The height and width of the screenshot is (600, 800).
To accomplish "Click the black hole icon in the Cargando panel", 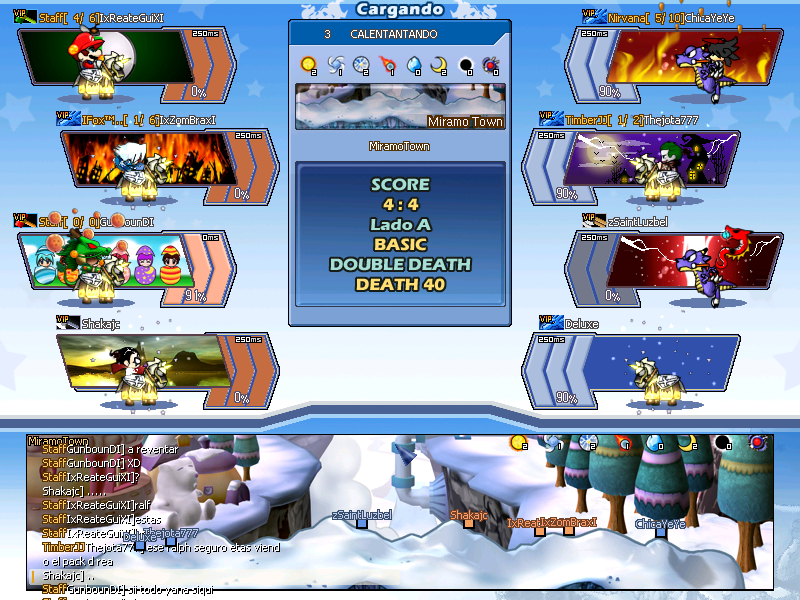I will click(x=465, y=65).
